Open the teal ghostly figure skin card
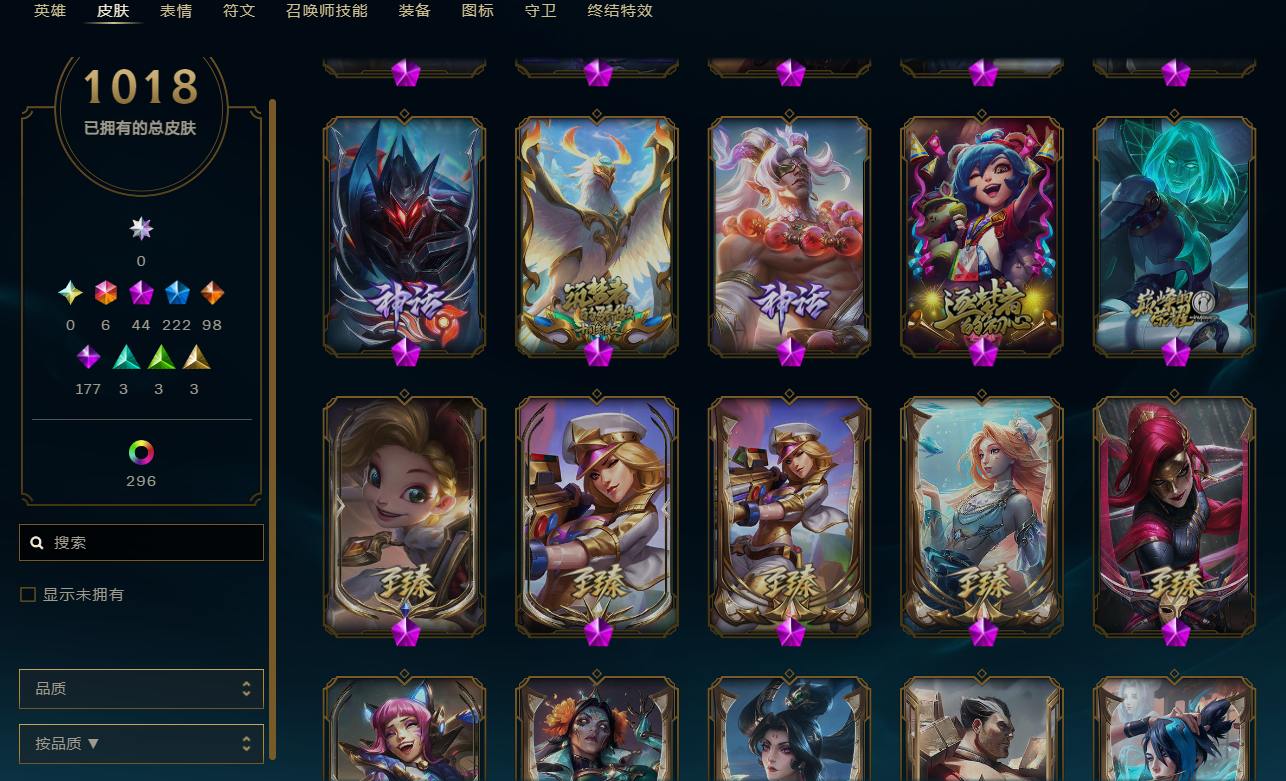 coord(1174,235)
